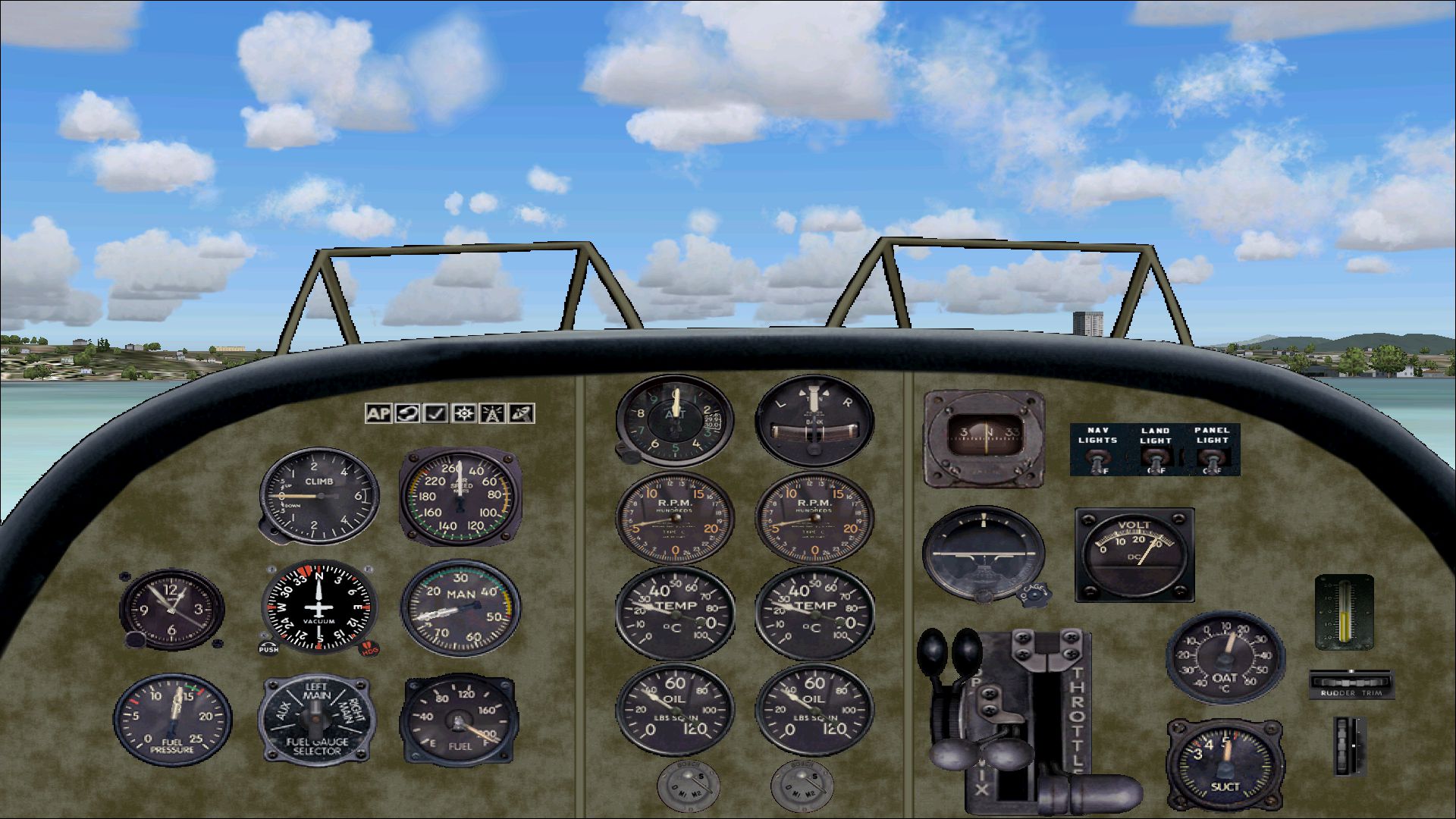Toggle the NAV LIGHTS switch
The width and height of the screenshot is (1456, 819).
[1097, 459]
